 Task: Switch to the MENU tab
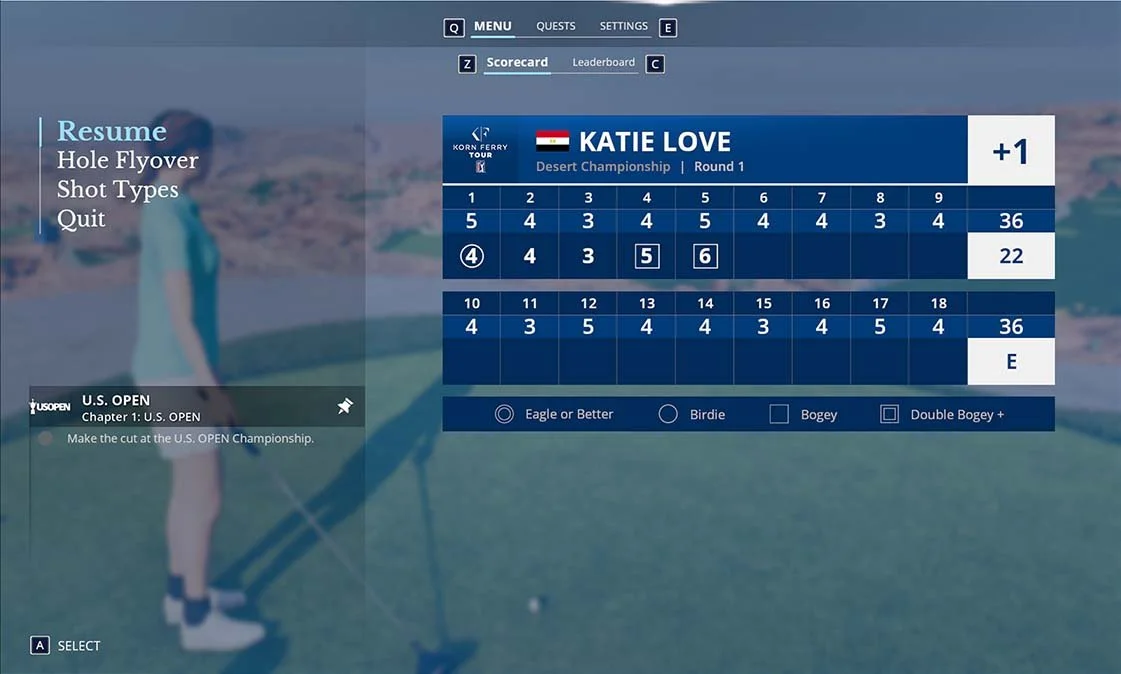[492, 27]
